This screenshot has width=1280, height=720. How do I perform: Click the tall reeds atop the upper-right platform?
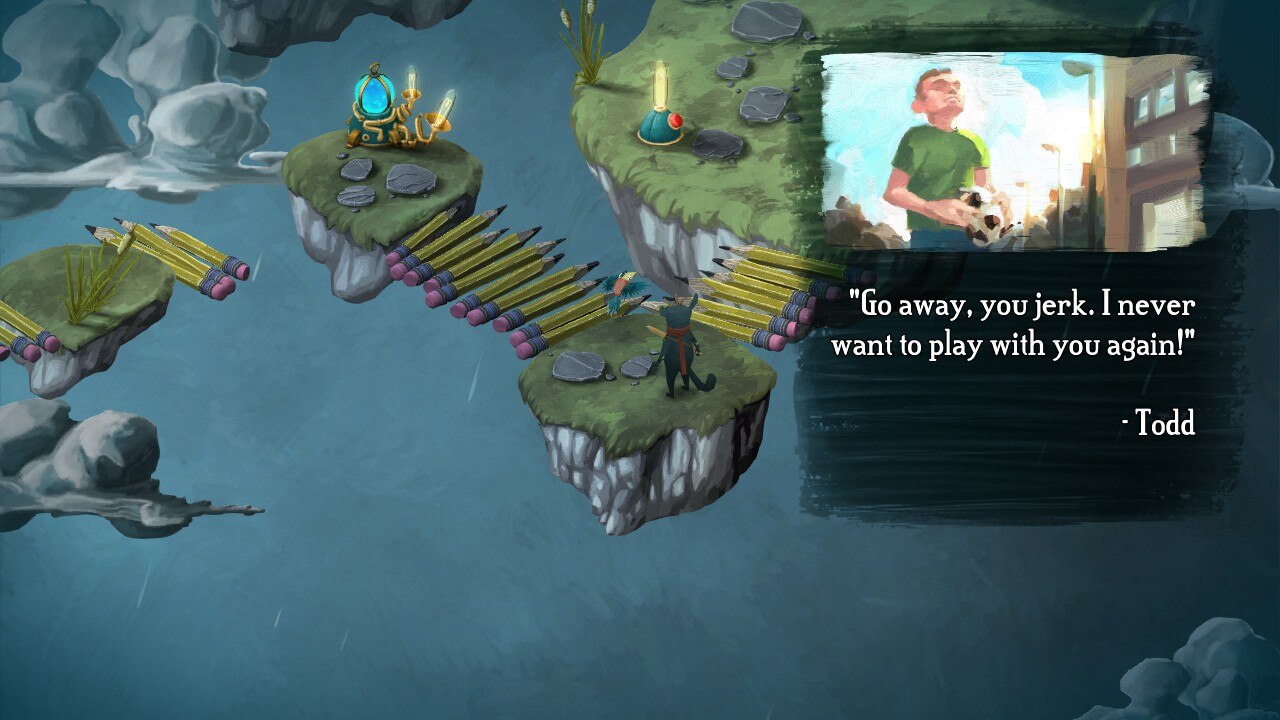(585, 35)
